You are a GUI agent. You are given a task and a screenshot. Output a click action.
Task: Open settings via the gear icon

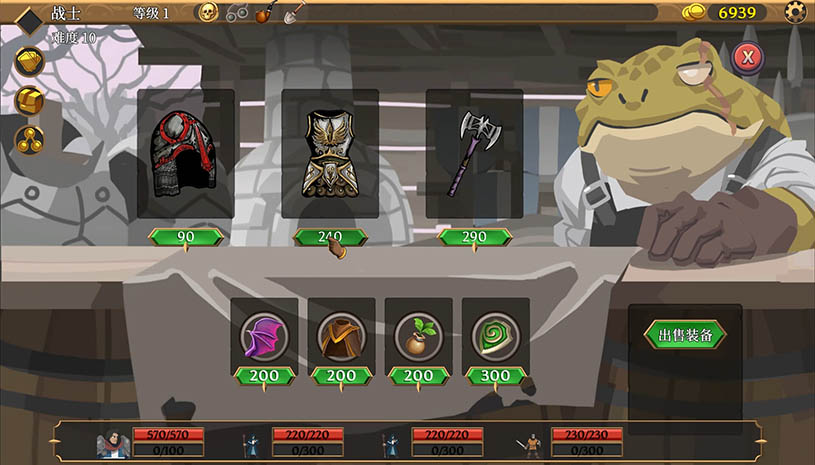click(796, 12)
